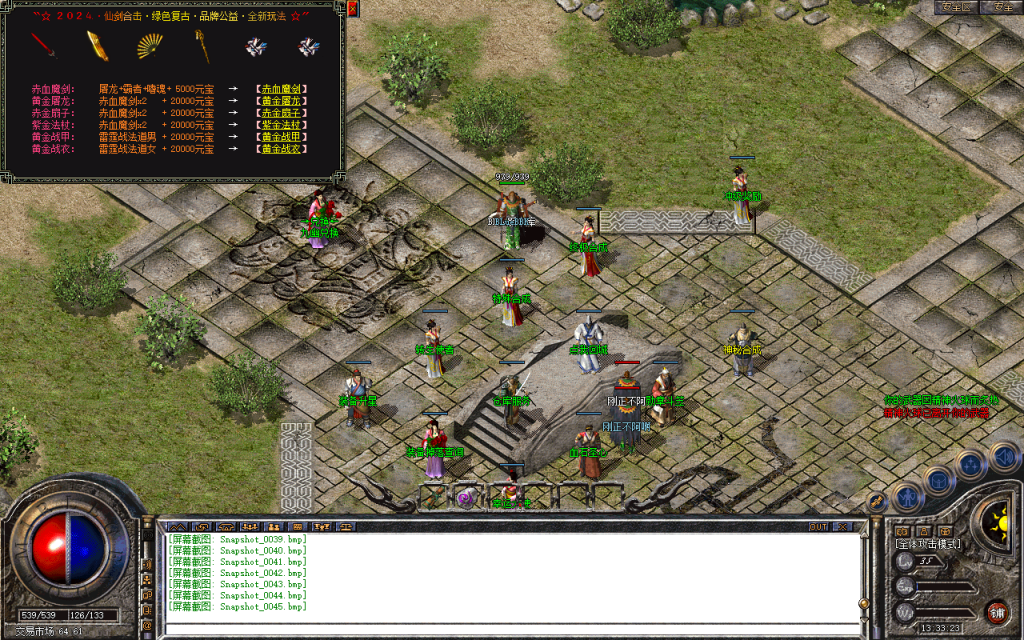Open the character equipment round button
Image resolution: width=1024 pixels, height=640 pixels.
click(907, 495)
